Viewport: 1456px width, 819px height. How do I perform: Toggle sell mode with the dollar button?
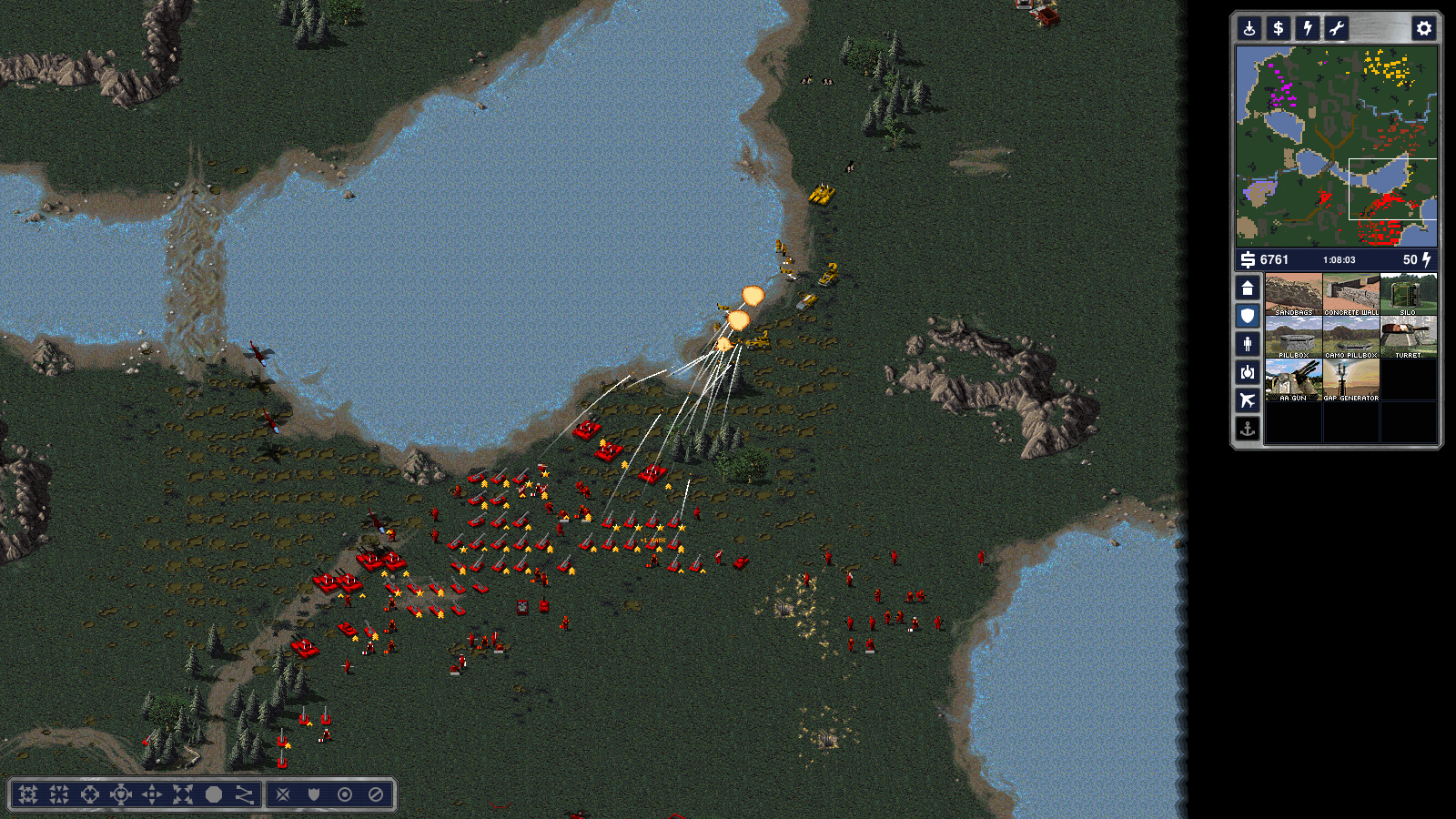[1279, 28]
